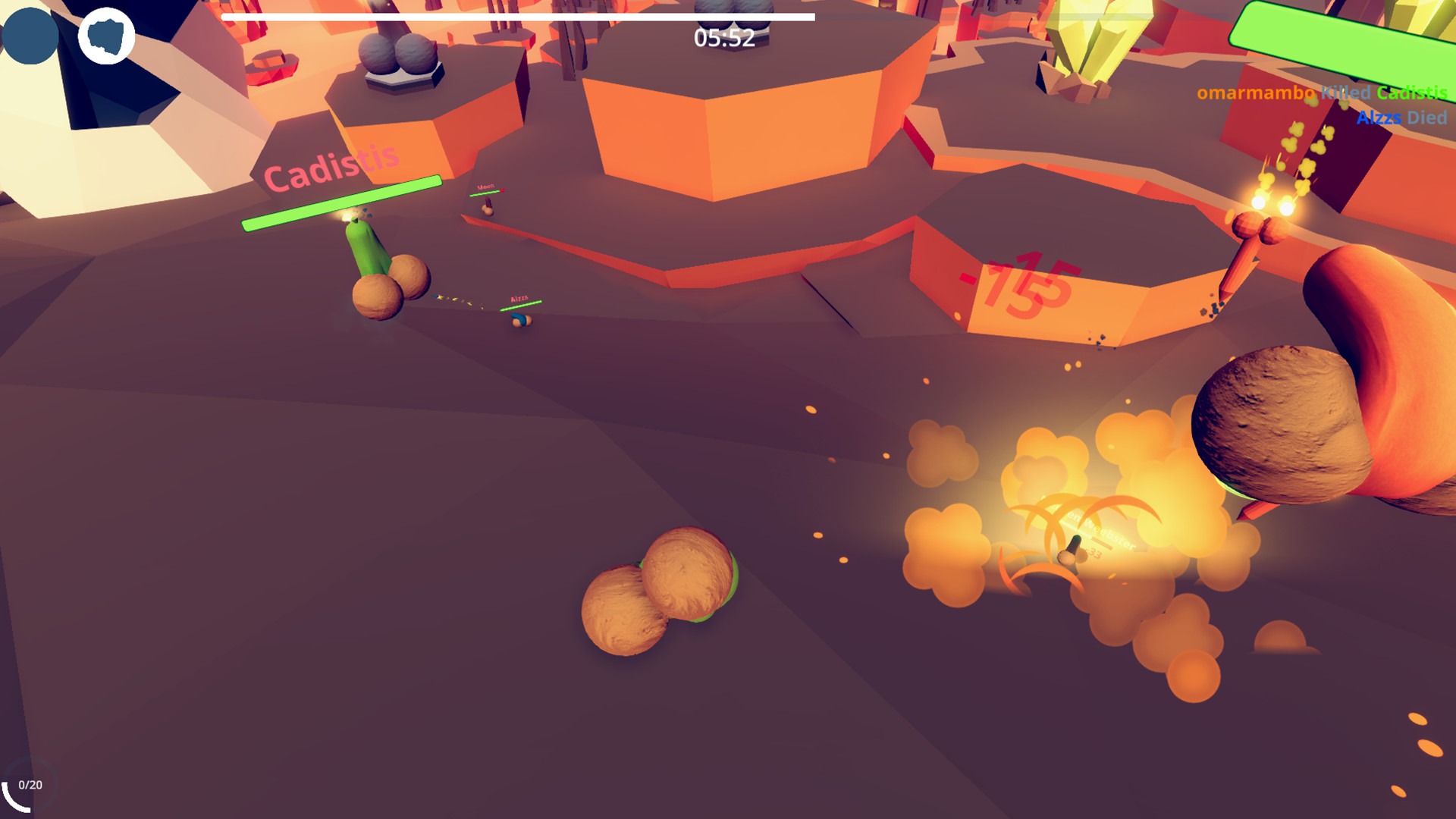Select the Alzzs nameplate label
This screenshot has width=1456, height=819.
point(519,297)
